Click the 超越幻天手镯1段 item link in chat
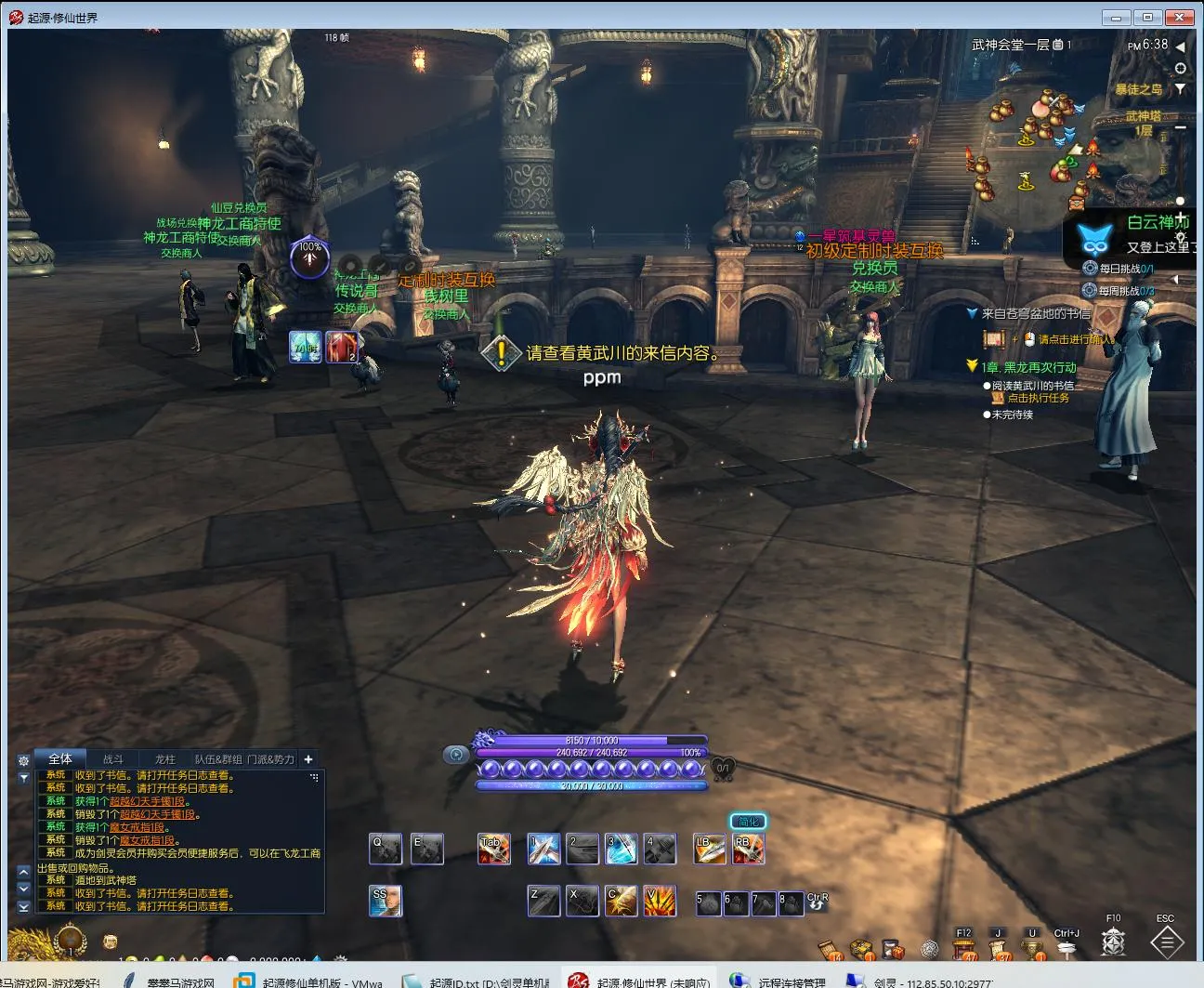 147,801
